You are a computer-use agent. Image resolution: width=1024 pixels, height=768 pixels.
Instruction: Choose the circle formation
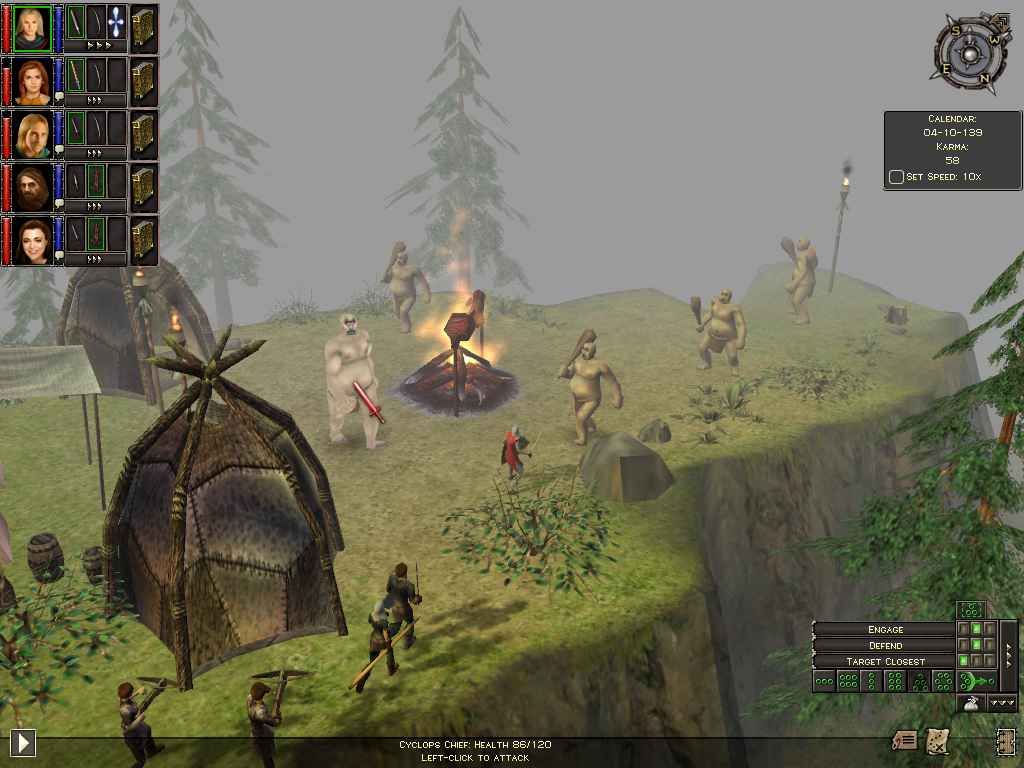point(942,681)
